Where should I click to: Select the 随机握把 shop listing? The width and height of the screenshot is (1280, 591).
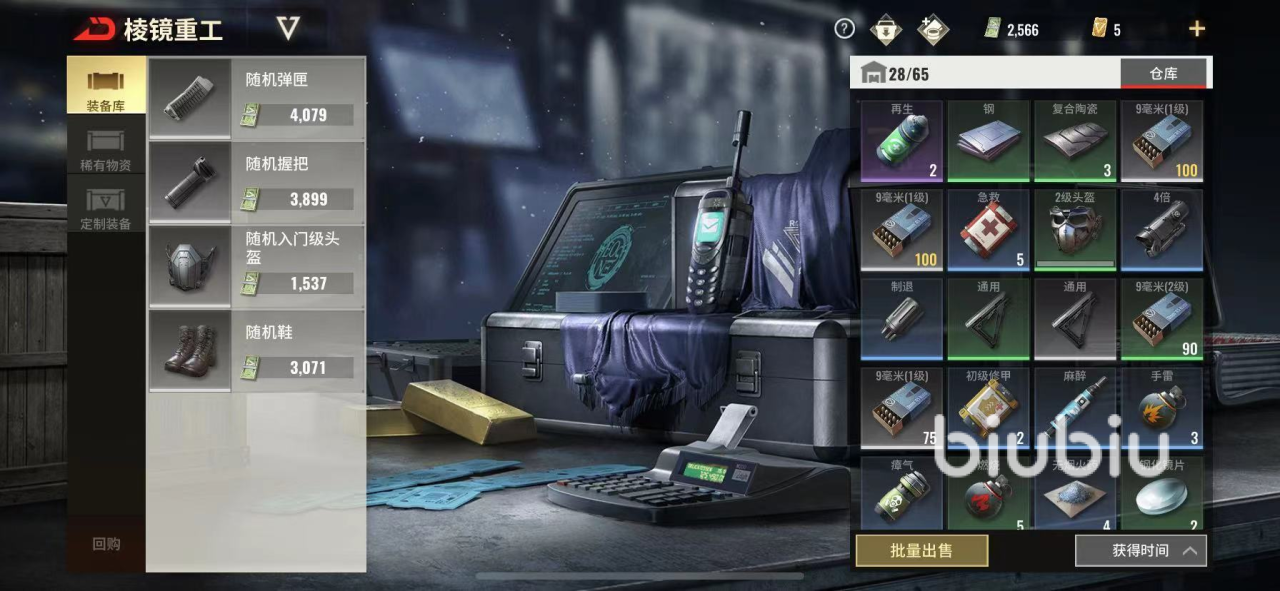(256, 183)
